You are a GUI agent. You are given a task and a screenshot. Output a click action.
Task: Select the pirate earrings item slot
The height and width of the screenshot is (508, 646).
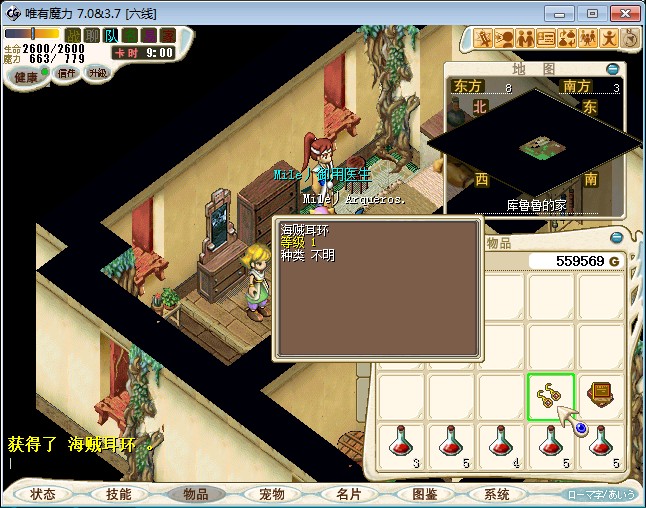tap(550, 397)
